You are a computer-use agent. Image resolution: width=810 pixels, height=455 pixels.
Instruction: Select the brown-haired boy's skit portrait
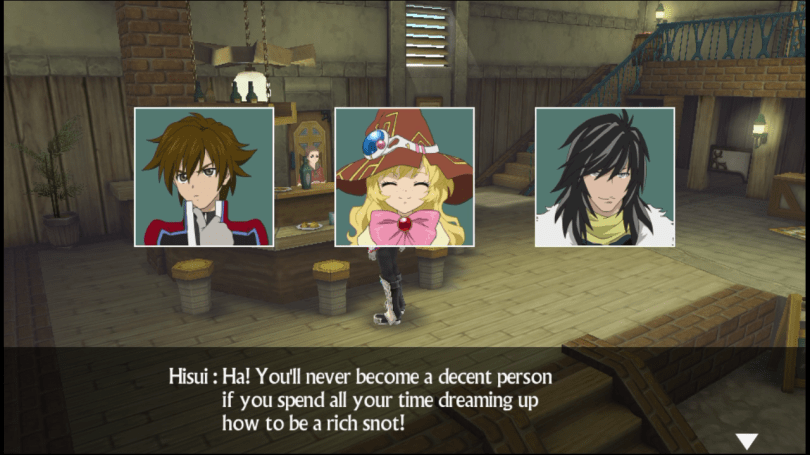(x=204, y=177)
